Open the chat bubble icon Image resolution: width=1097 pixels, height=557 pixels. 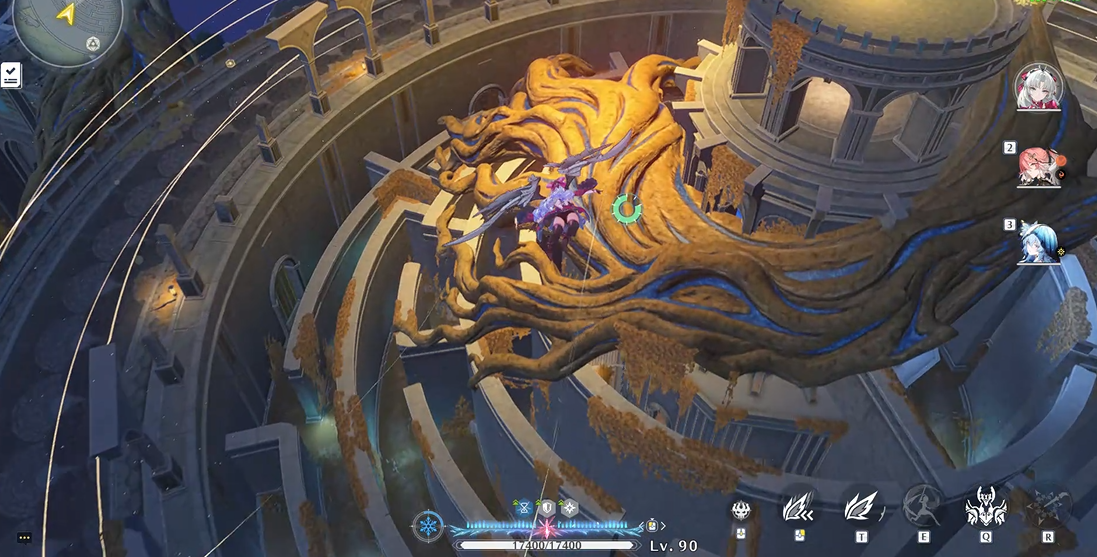(24, 538)
